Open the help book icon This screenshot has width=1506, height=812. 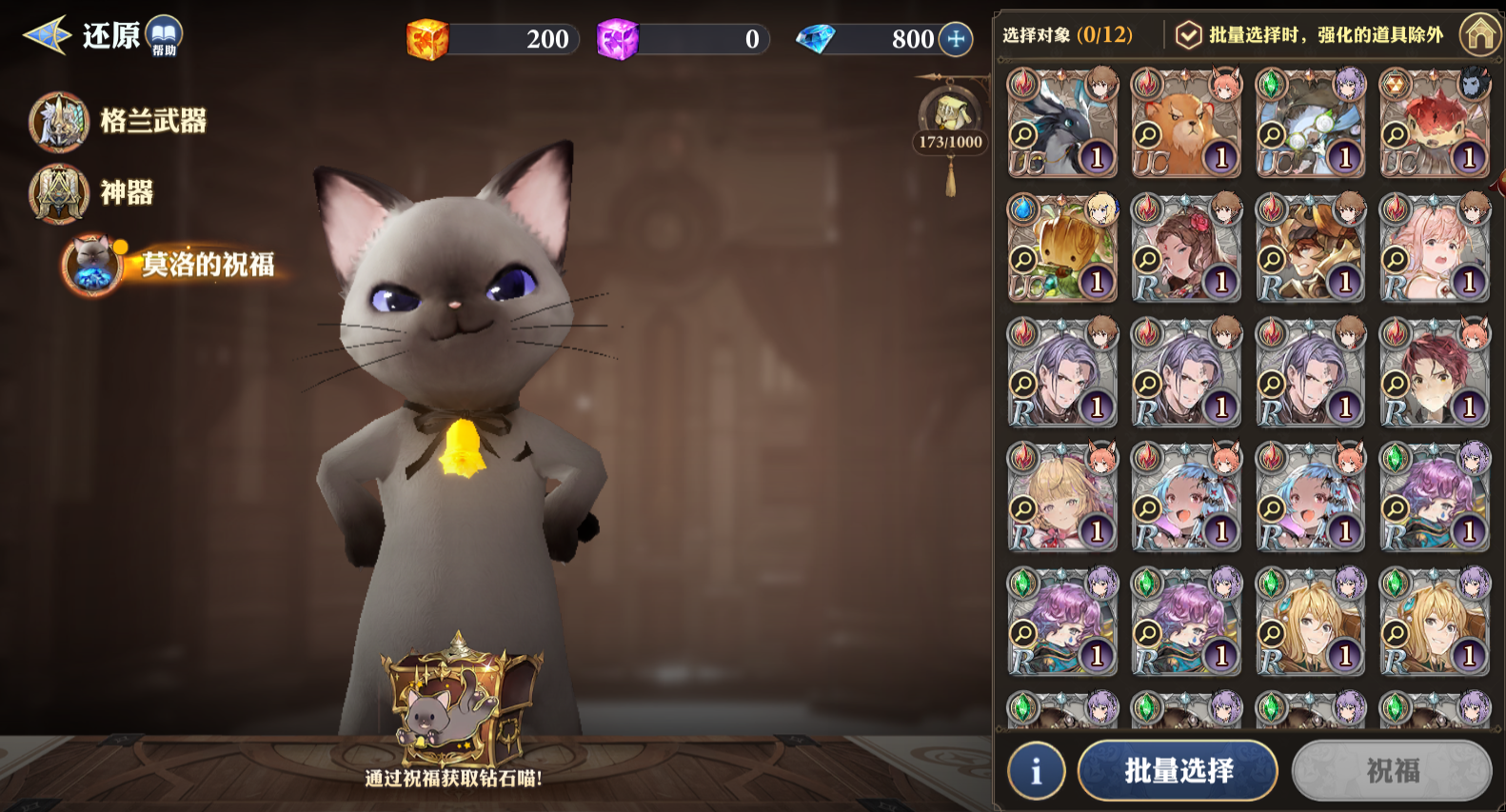164,36
